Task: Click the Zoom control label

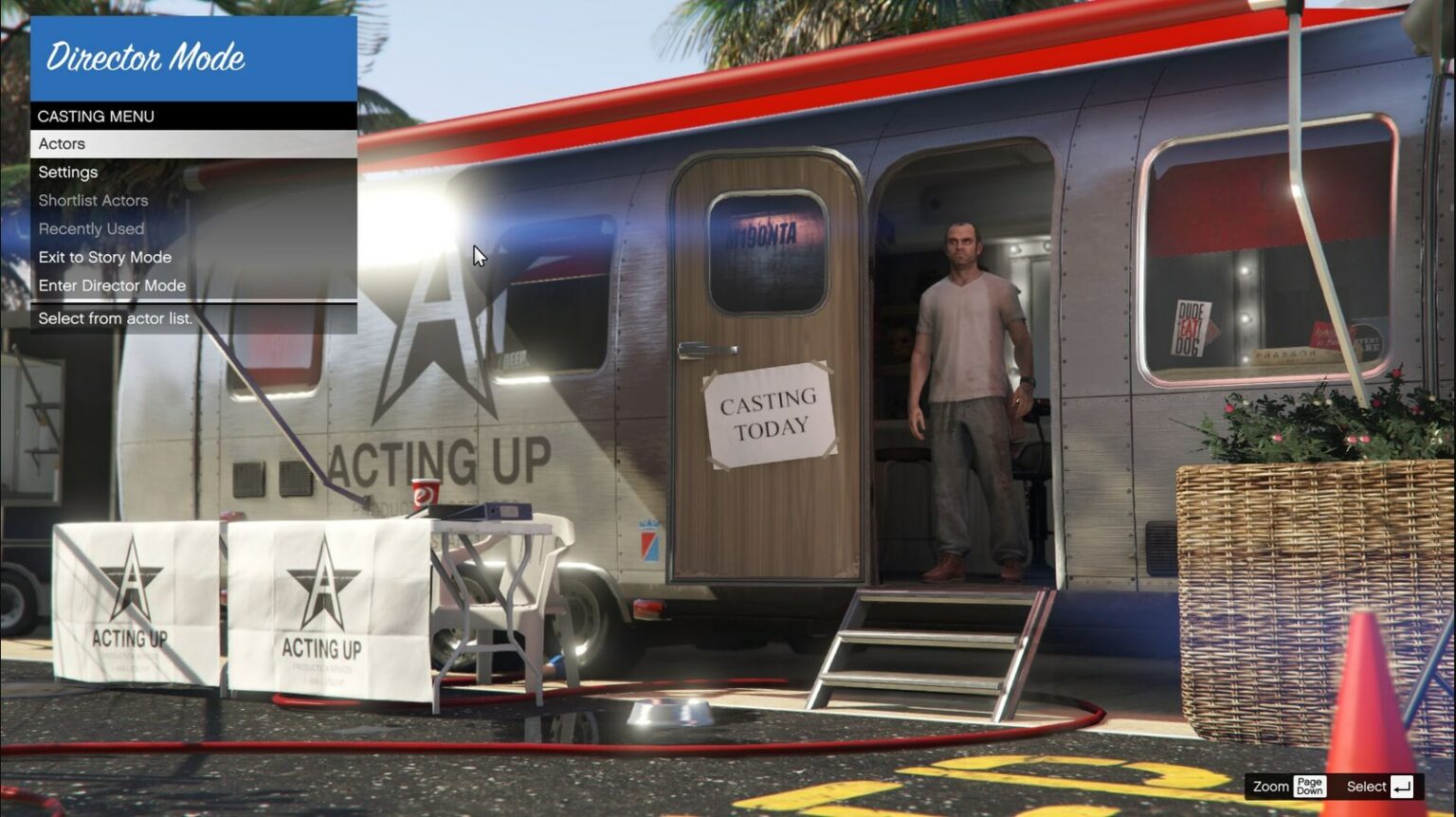Action: (x=1269, y=786)
